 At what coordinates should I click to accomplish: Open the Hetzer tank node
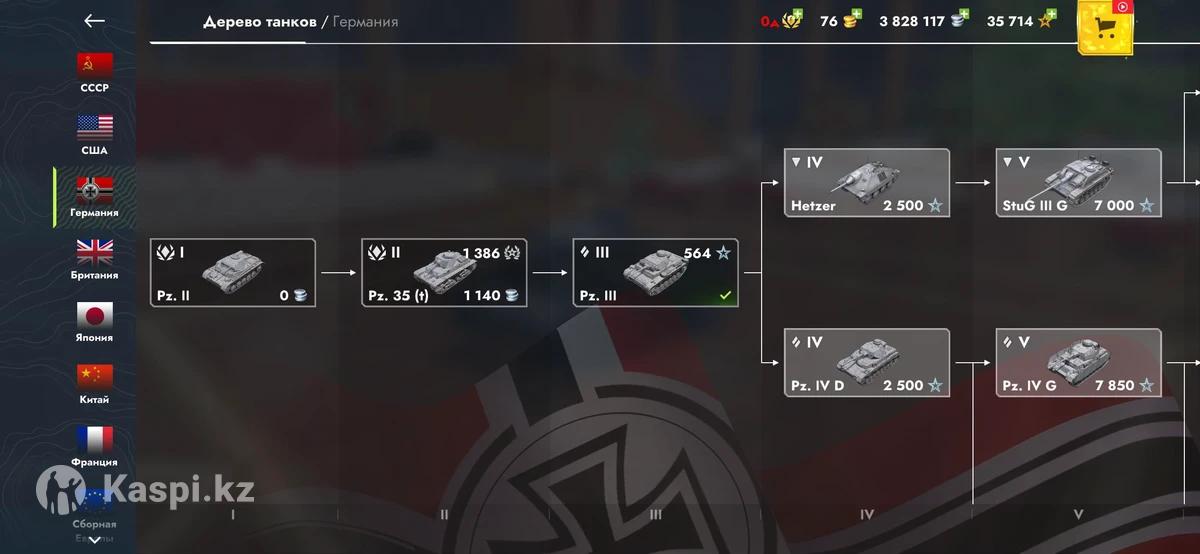click(866, 182)
